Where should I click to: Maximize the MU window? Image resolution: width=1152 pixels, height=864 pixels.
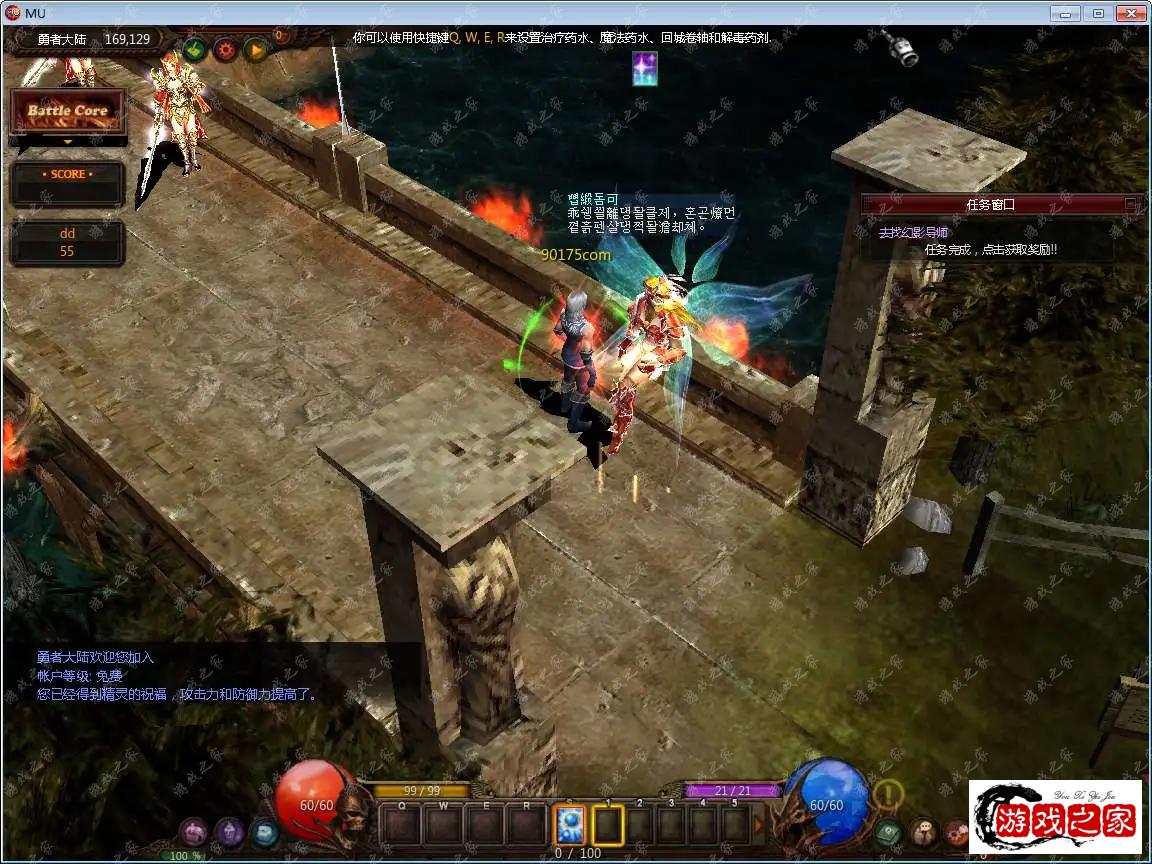click(x=1098, y=13)
